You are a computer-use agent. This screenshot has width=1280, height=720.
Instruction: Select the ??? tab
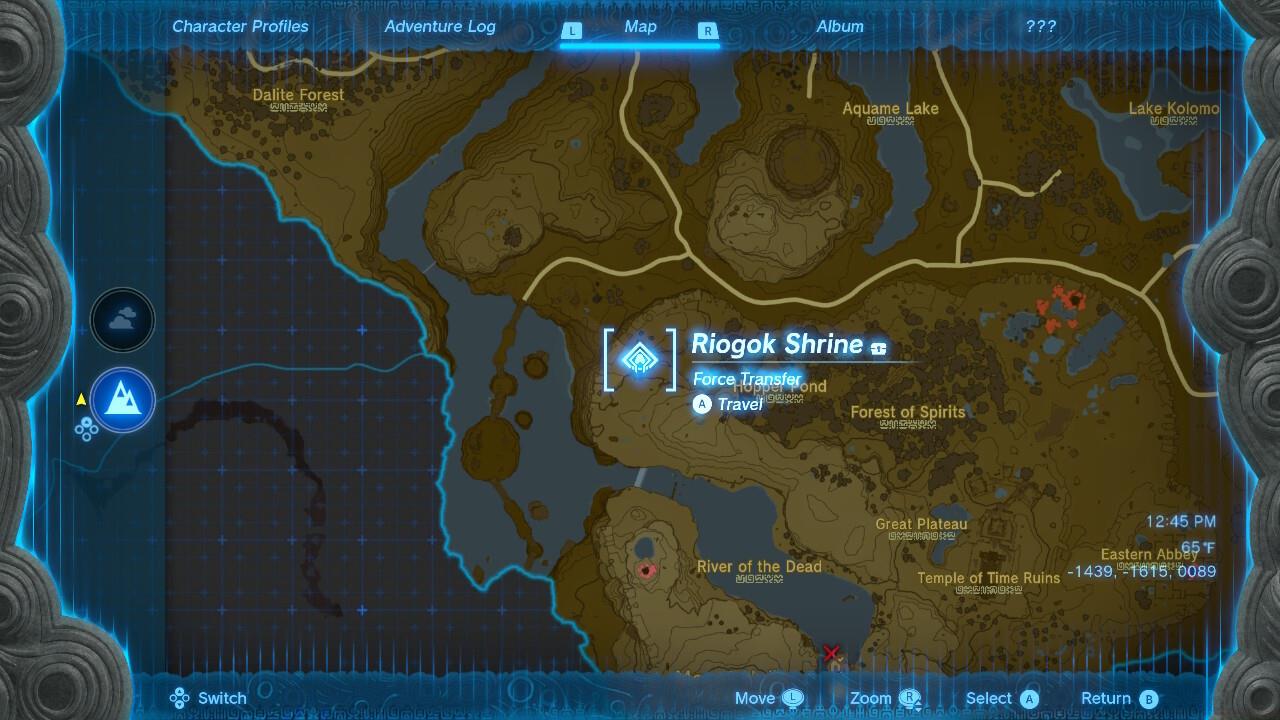click(x=1041, y=26)
